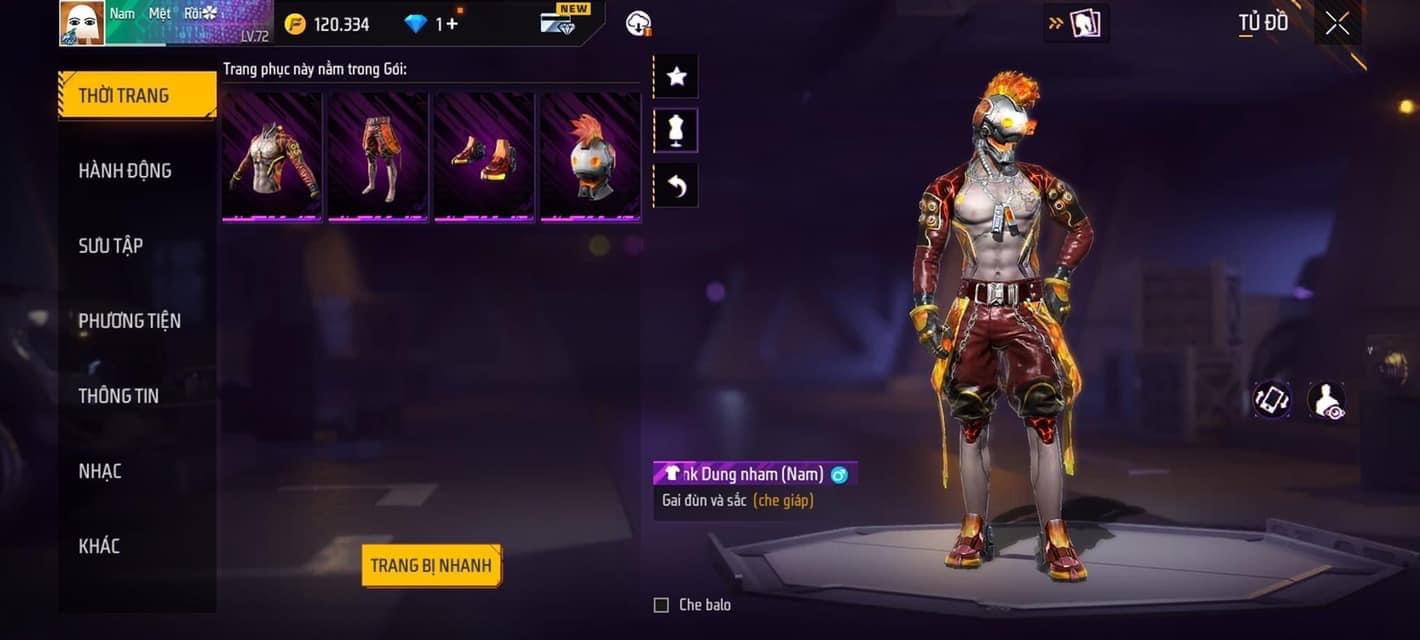Open the THÔNG TIN tab

[x=119, y=396]
